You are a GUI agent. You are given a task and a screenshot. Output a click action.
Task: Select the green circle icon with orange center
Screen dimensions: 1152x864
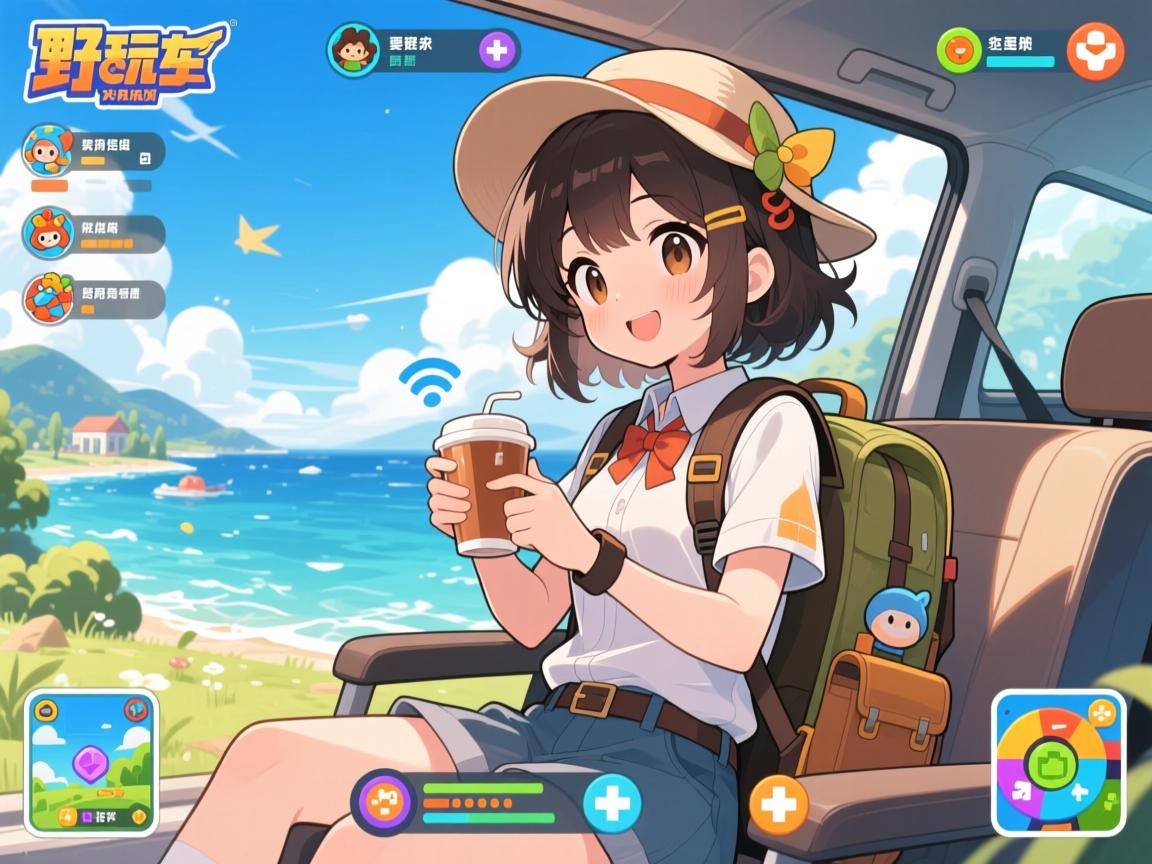959,49
